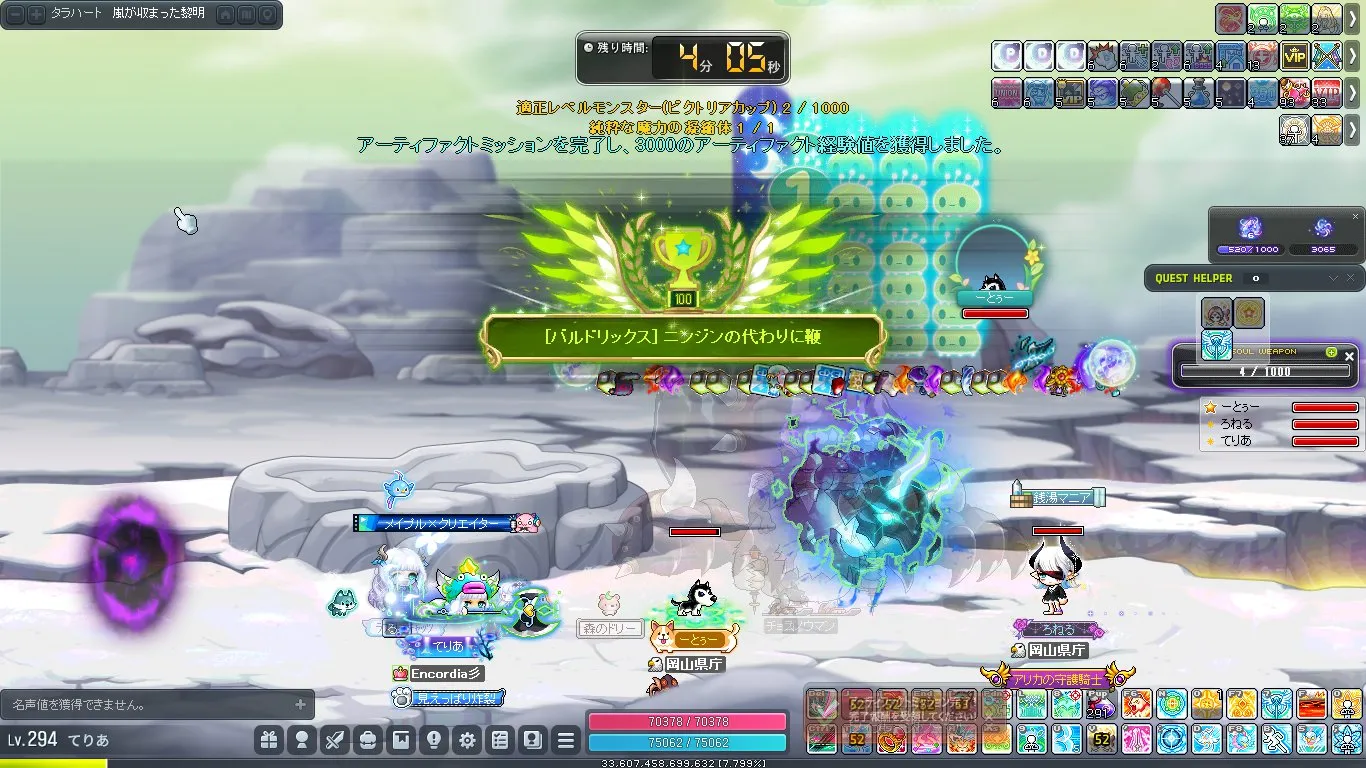Expand the chat log plus button
This screenshot has width=1366, height=768.
(300, 705)
